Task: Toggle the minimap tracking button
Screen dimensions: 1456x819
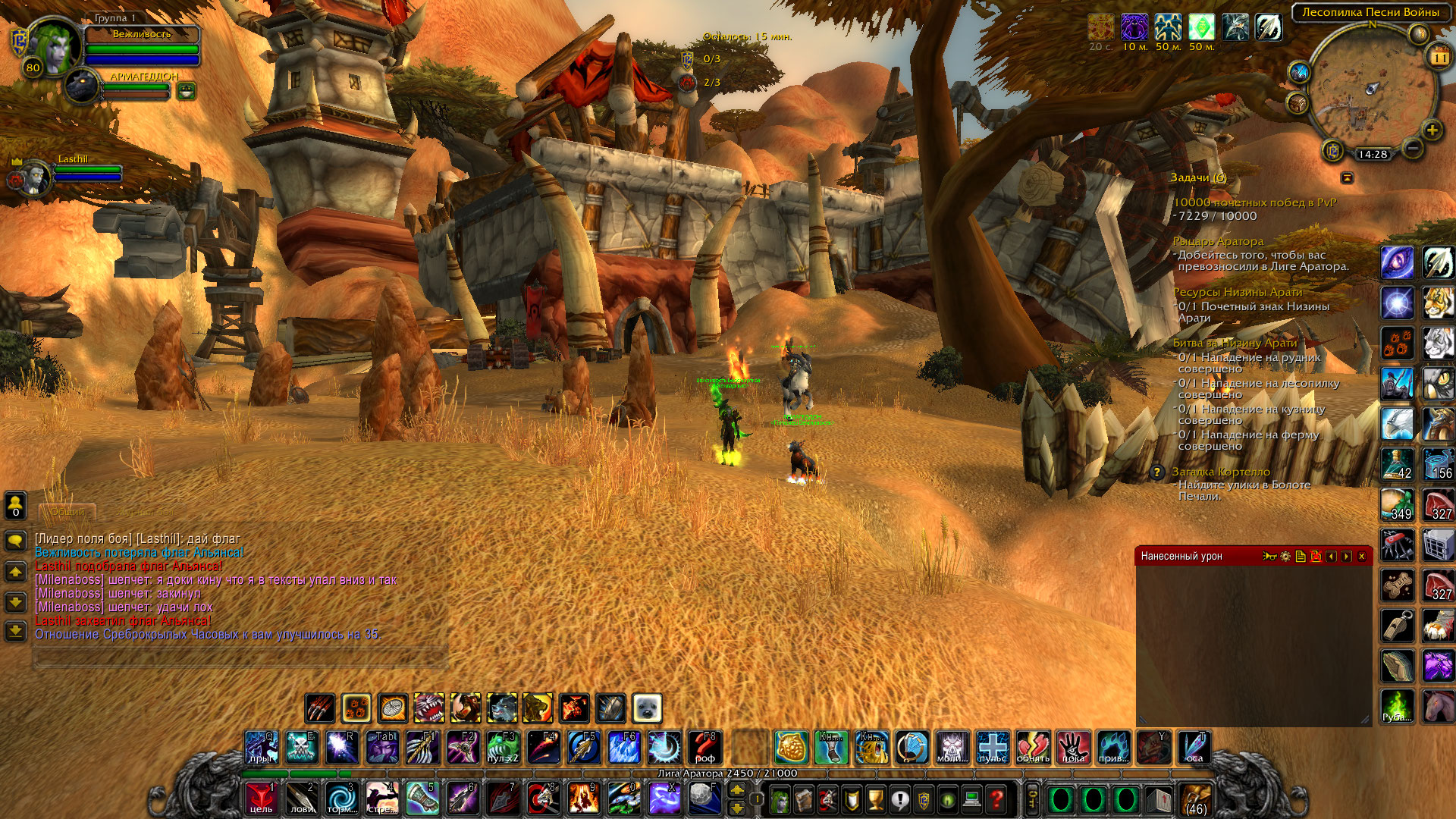Action: coord(1299,73)
